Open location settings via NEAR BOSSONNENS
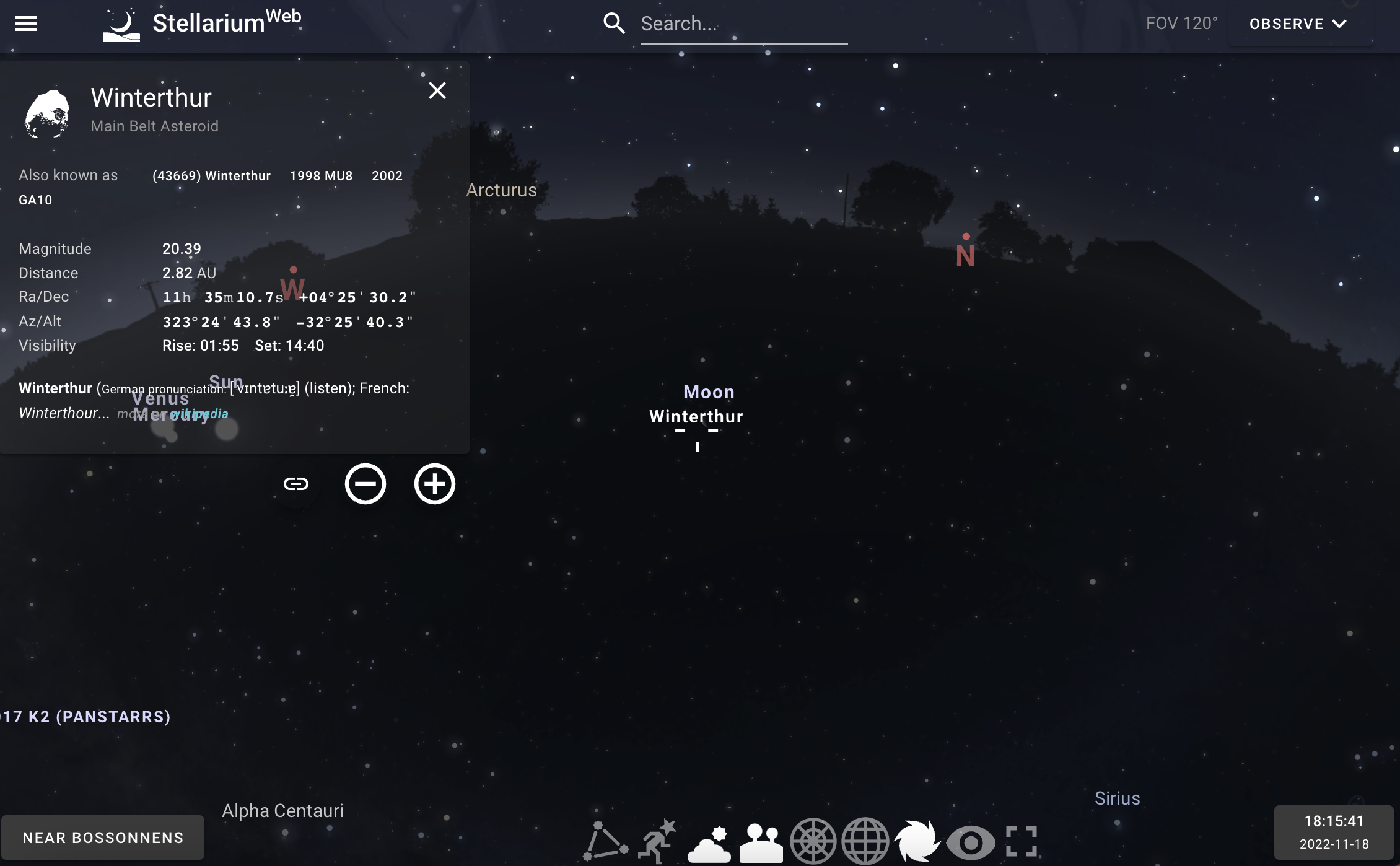The width and height of the screenshot is (1400, 866). (104, 837)
